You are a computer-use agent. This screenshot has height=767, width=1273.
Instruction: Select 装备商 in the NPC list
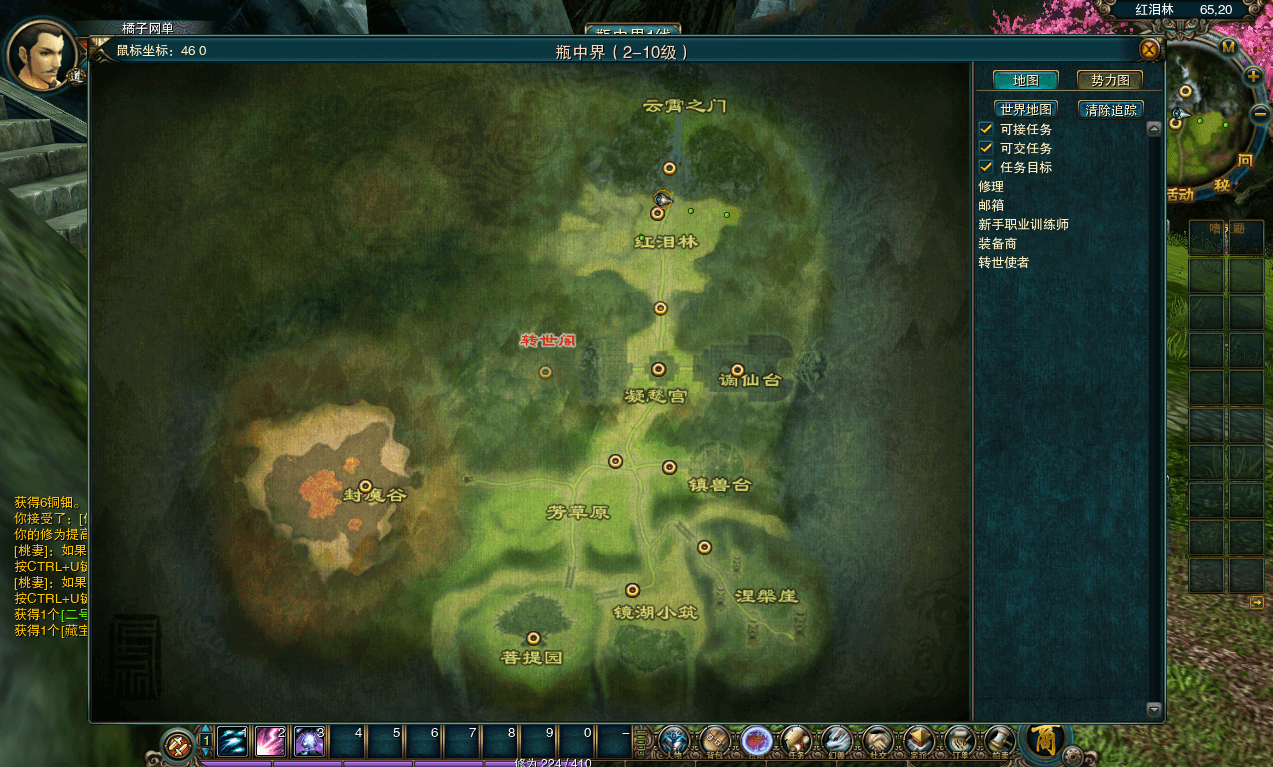tap(997, 243)
